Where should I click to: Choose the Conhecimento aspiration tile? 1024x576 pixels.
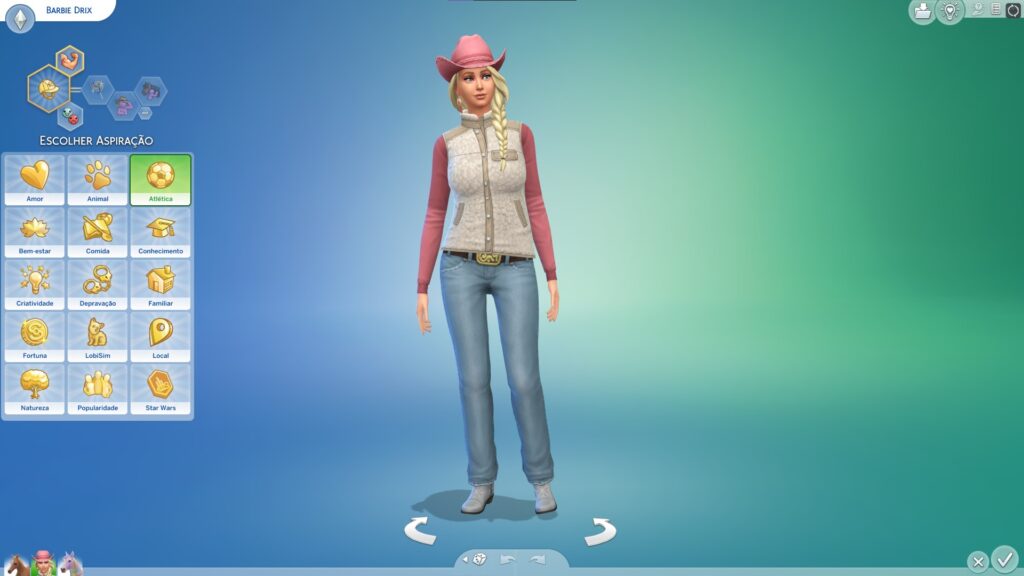tap(160, 232)
